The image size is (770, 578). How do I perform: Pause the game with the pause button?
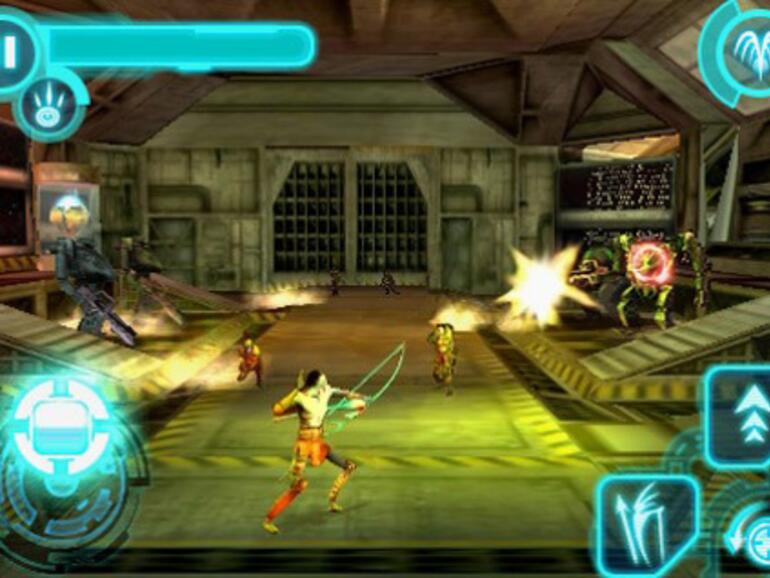tap(10, 50)
